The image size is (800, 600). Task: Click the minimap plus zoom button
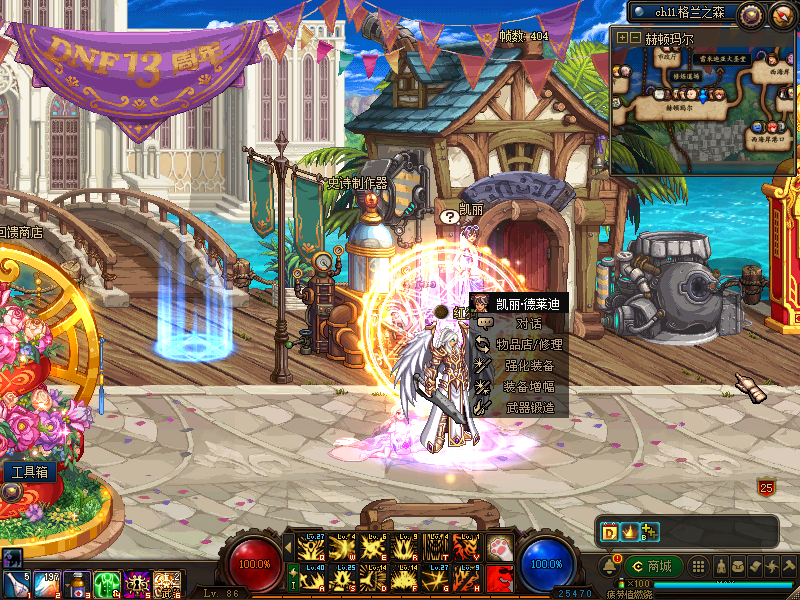click(623, 37)
